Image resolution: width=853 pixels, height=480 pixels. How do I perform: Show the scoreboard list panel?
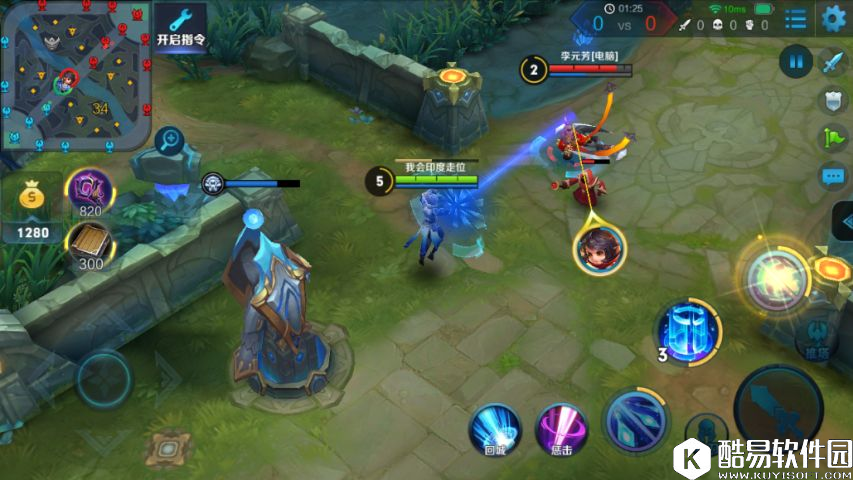point(796,18)
